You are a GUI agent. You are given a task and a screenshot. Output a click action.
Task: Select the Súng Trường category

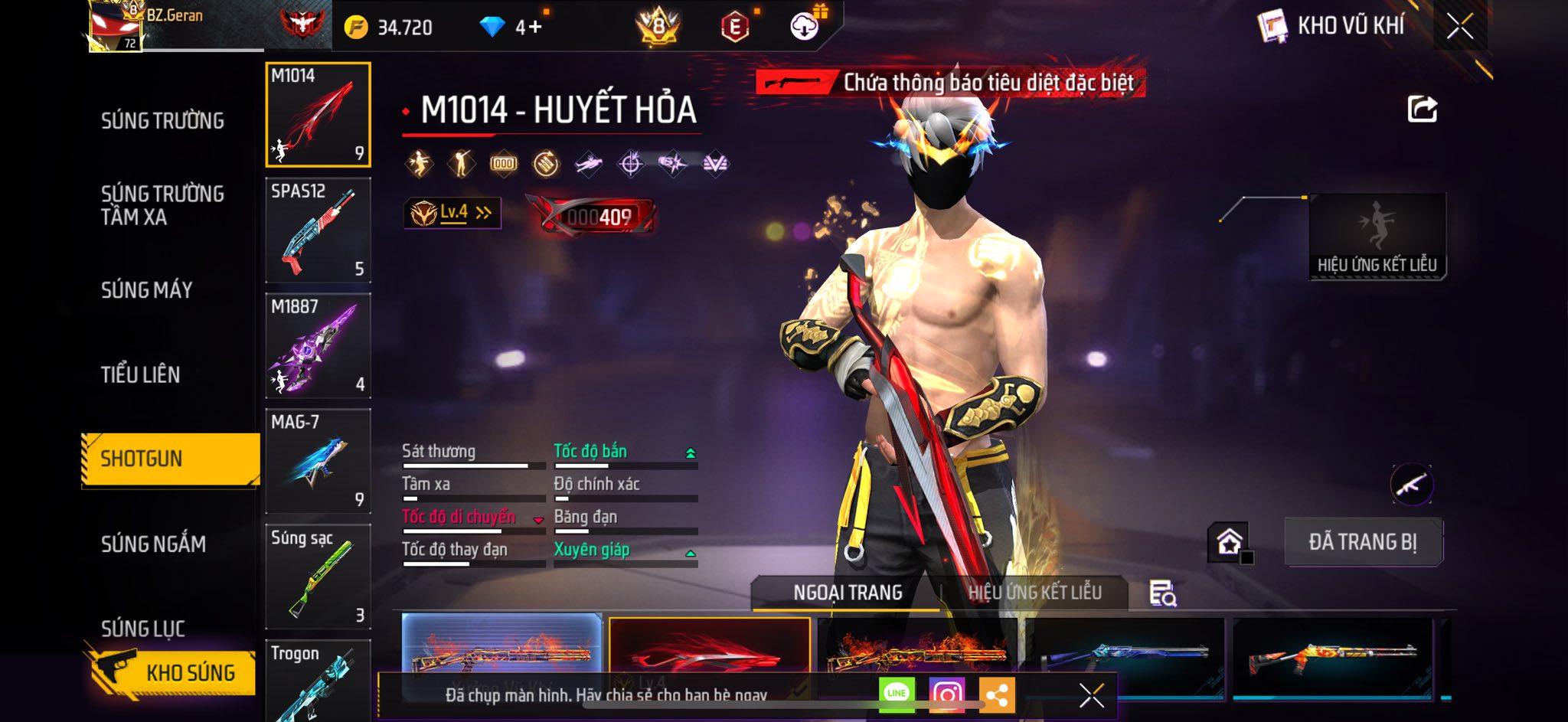click(x=162, y=121)
